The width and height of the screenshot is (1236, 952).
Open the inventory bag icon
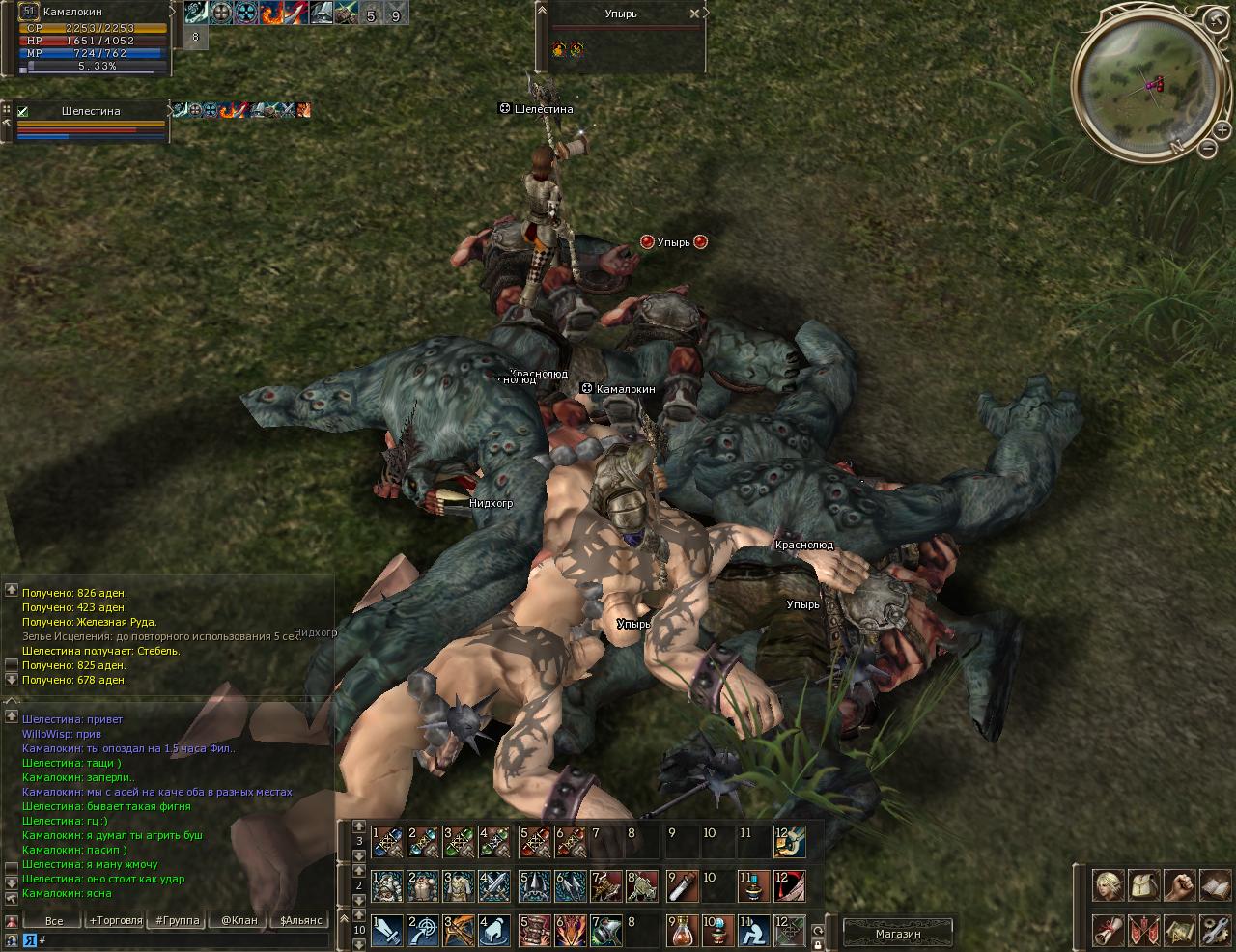click(x=1144, y=885)
